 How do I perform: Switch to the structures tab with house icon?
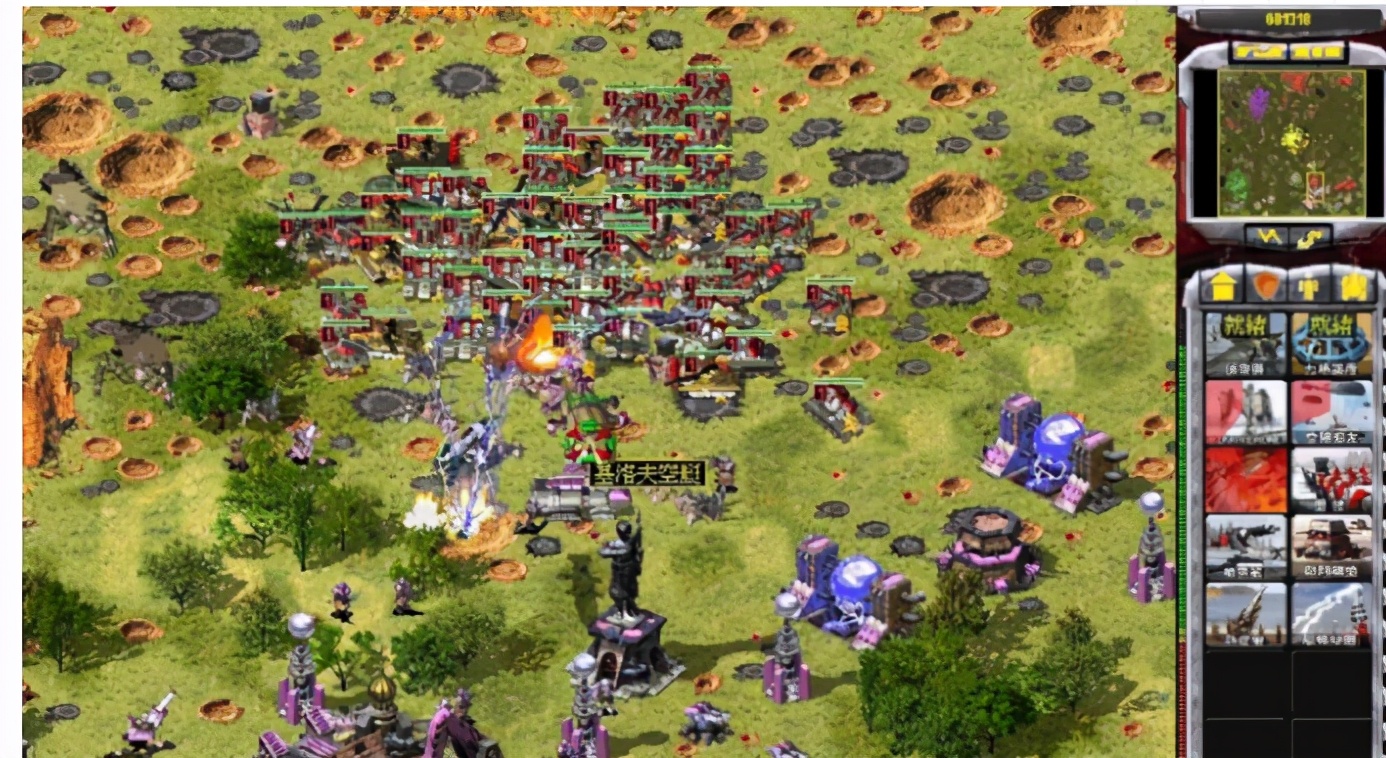1220,287
